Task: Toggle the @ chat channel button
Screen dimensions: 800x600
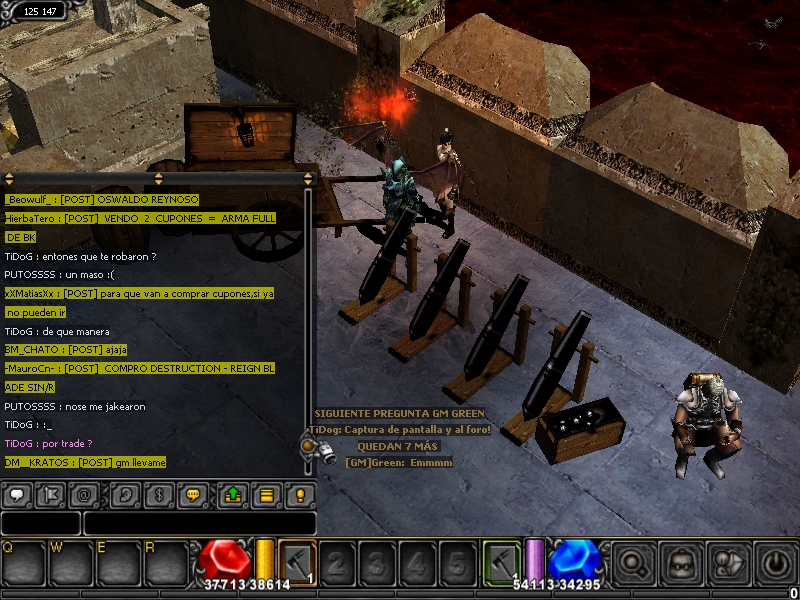Action: point(88,494)
